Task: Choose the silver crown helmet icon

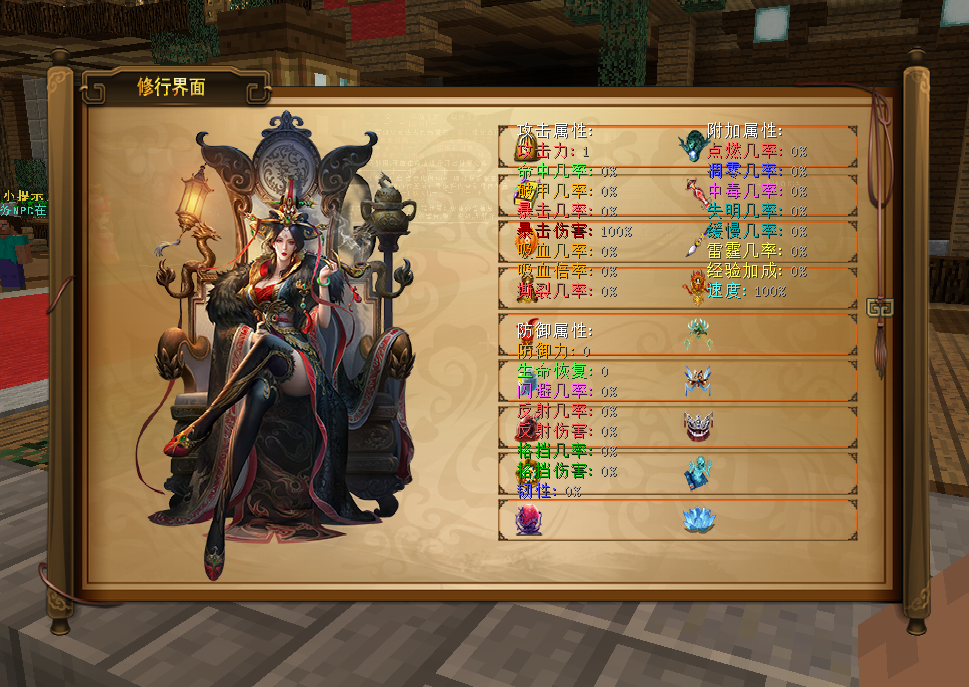Action: pyautogui.click(x=698, y=426)
